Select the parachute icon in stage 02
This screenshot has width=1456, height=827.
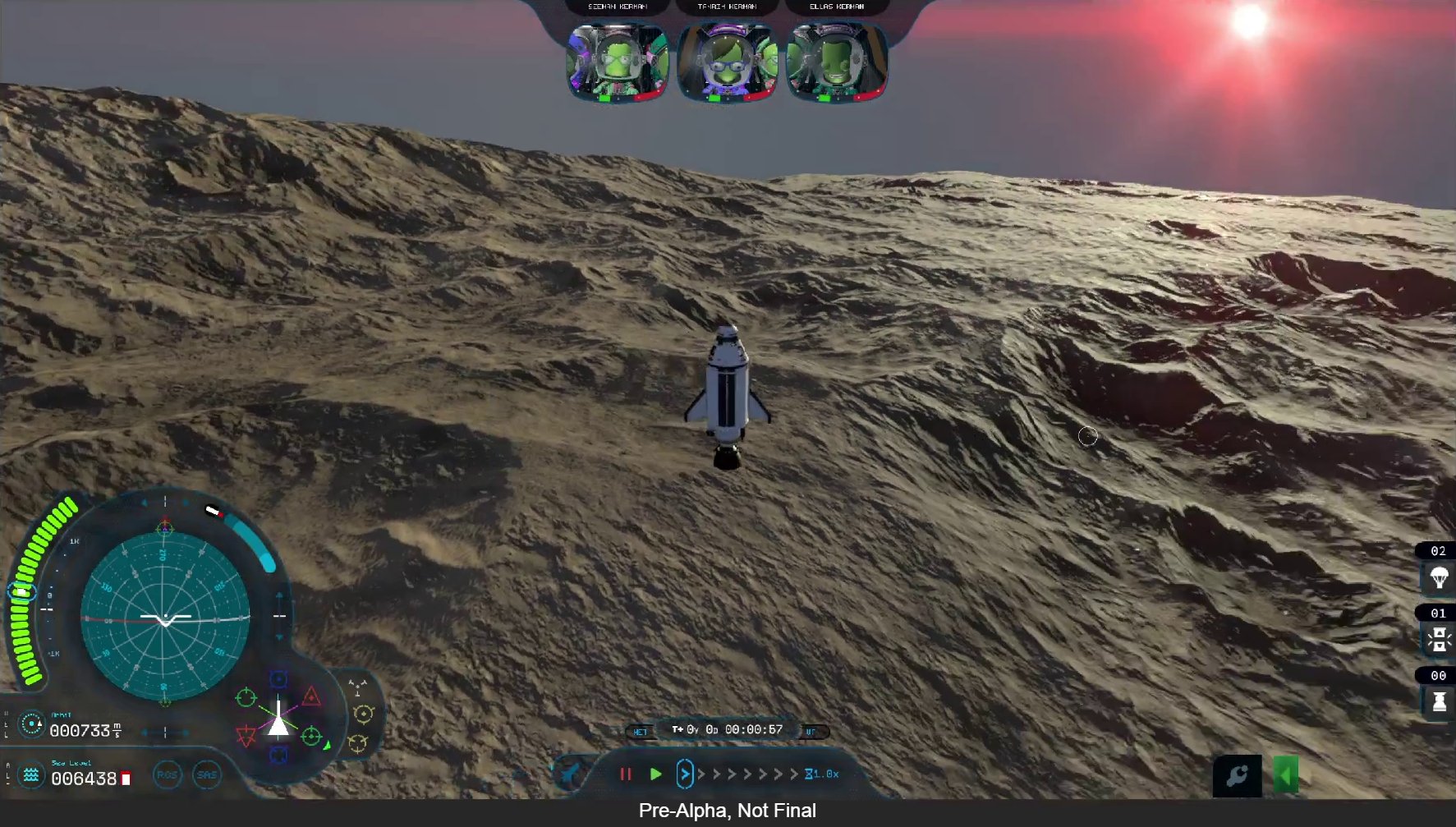pos(1440,577)
